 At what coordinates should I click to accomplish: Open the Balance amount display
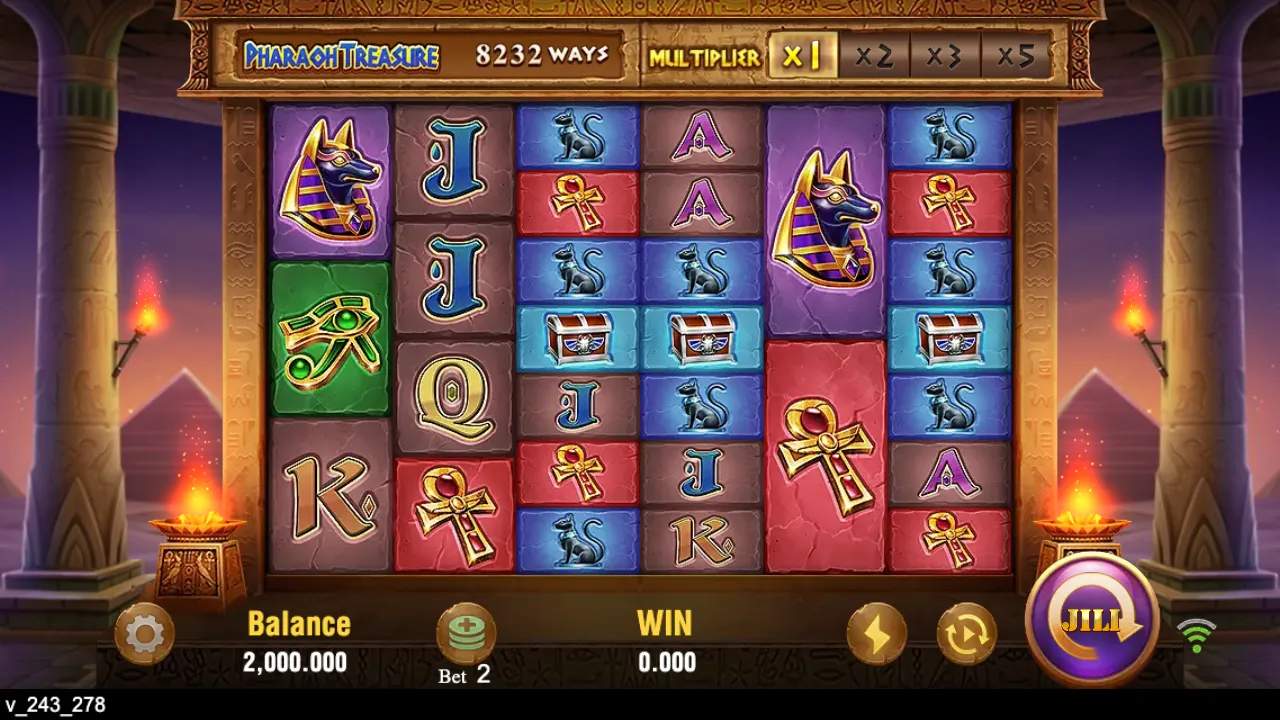tap(297, 662)
